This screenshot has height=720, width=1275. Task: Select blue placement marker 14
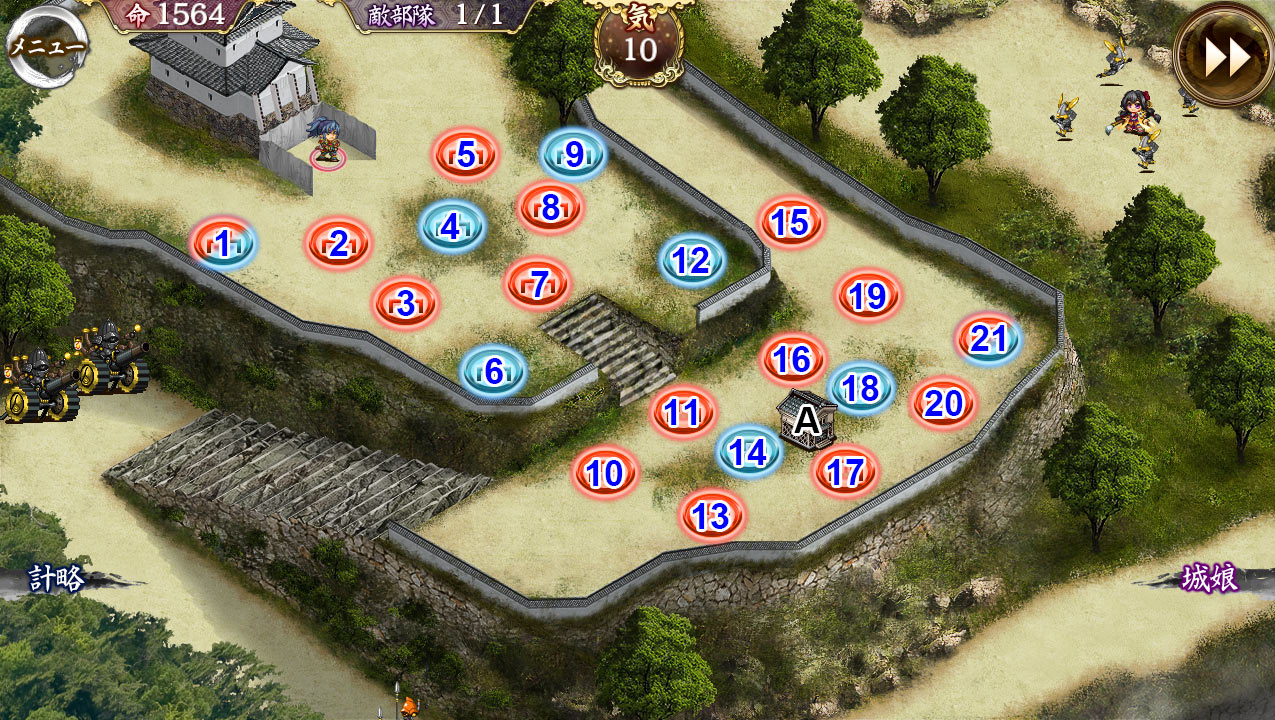(748, 453)
